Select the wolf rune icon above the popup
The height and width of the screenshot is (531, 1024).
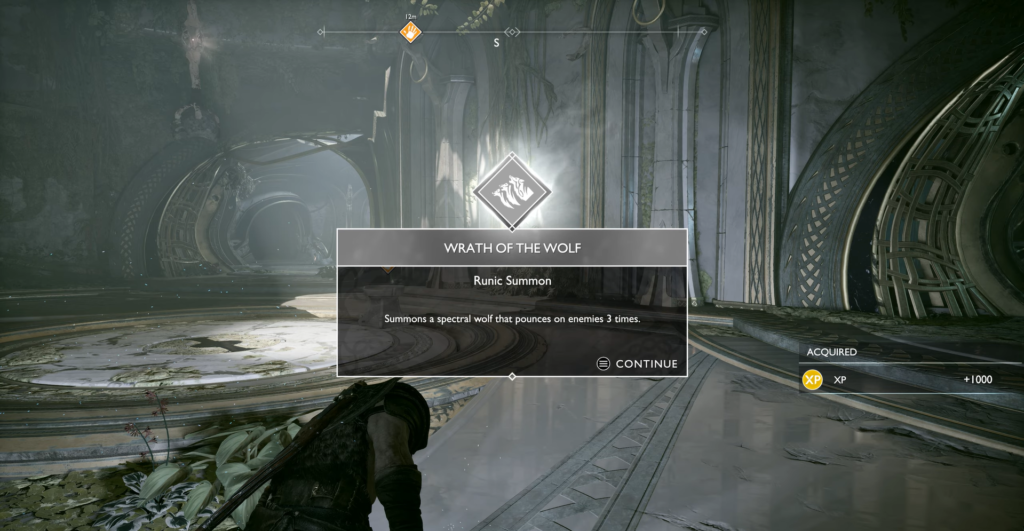[x=511, y=190]
